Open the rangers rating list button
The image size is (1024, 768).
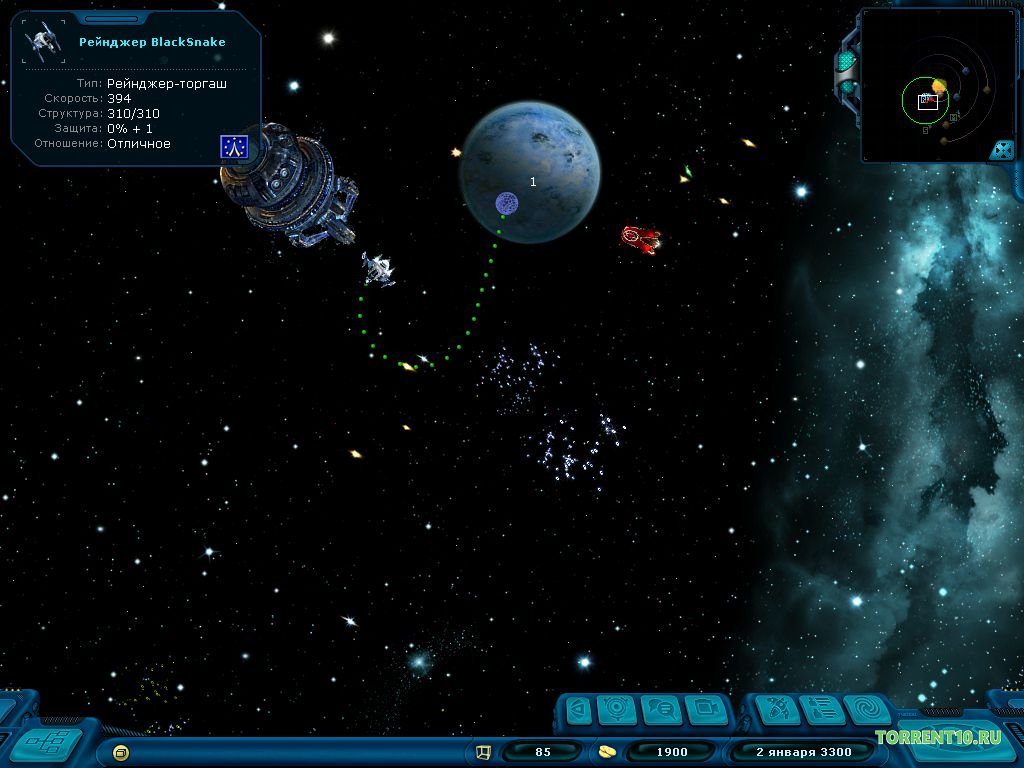pos(822,709)
